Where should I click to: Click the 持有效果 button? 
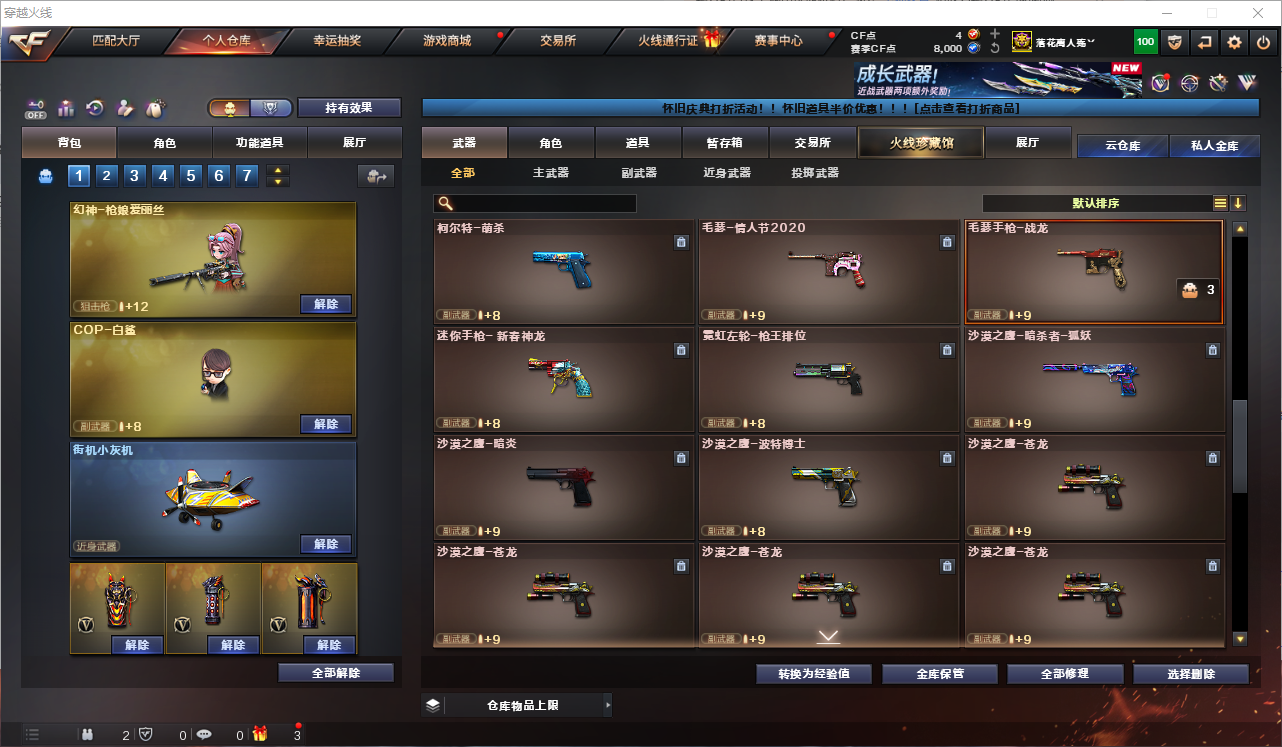[348, 108]
